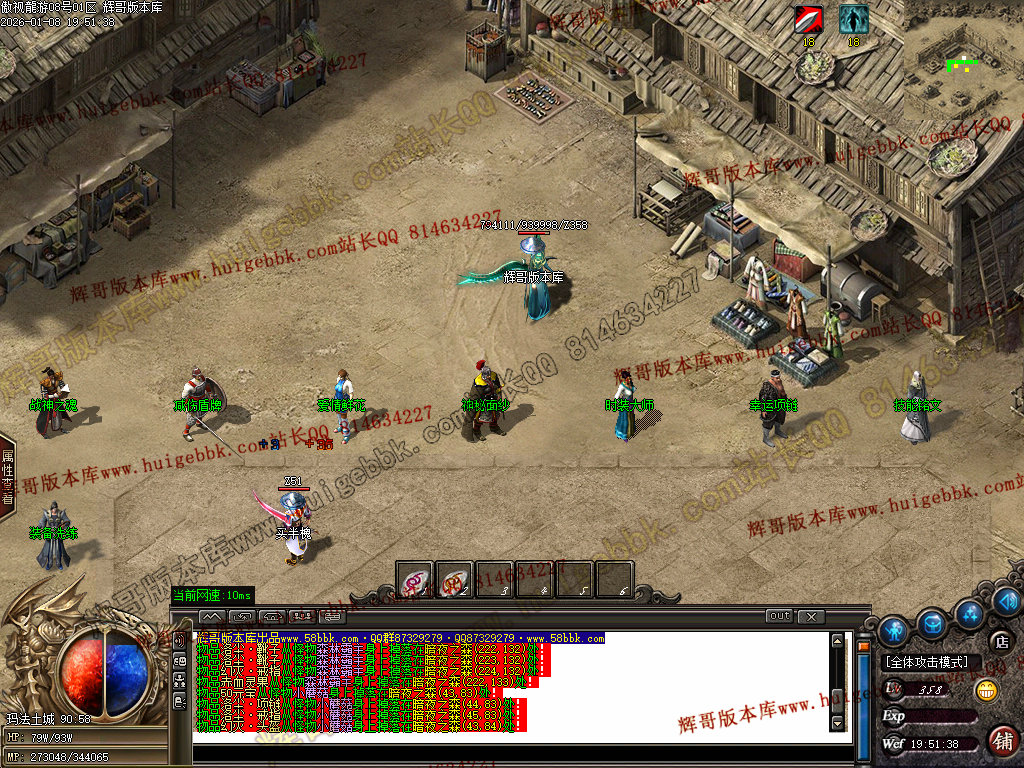Change the 全体攻击模式 attack mode
Viewport: 1024px width, 768px height.
click(927, 662)
